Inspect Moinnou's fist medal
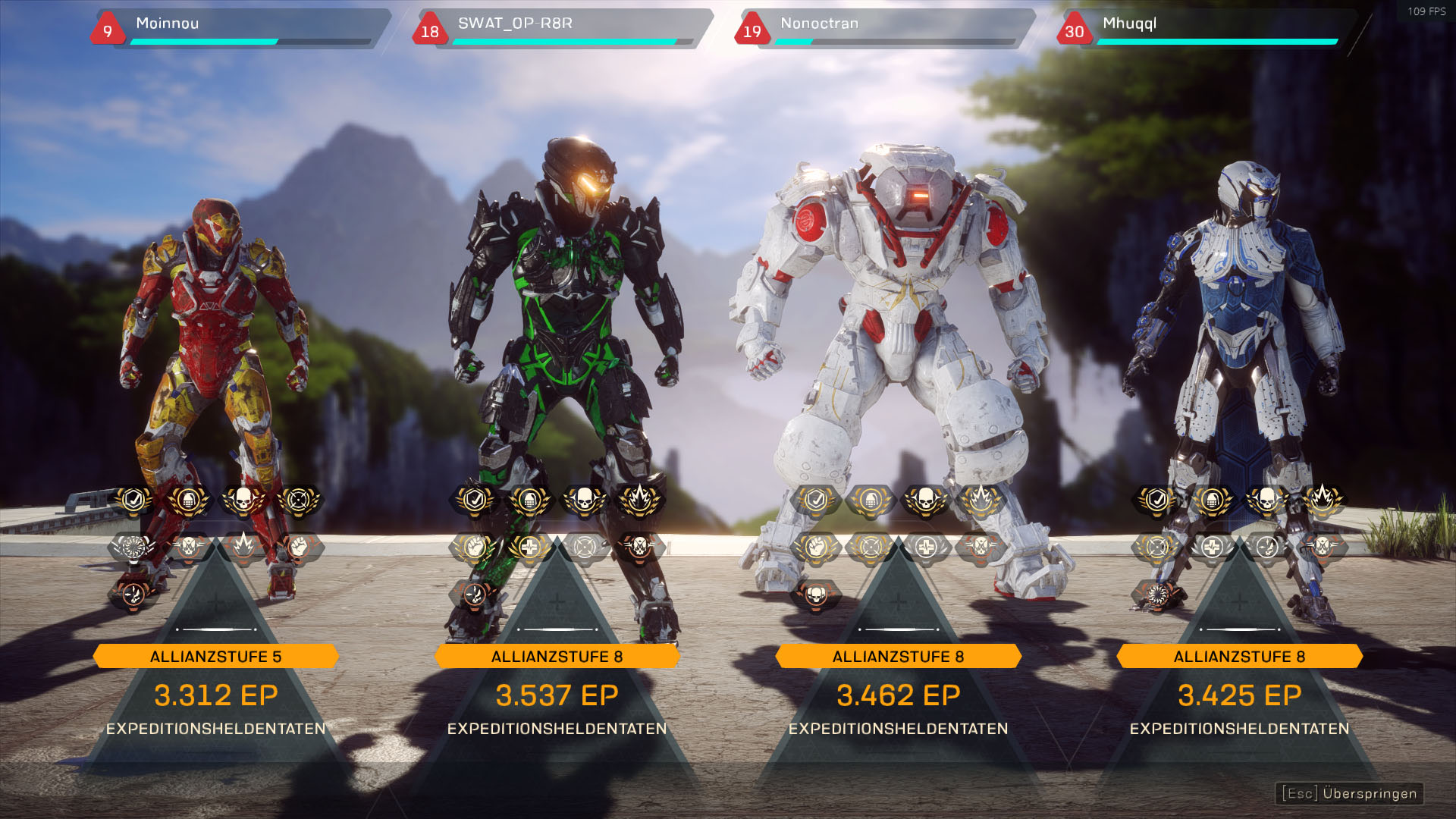 point(299,546)
